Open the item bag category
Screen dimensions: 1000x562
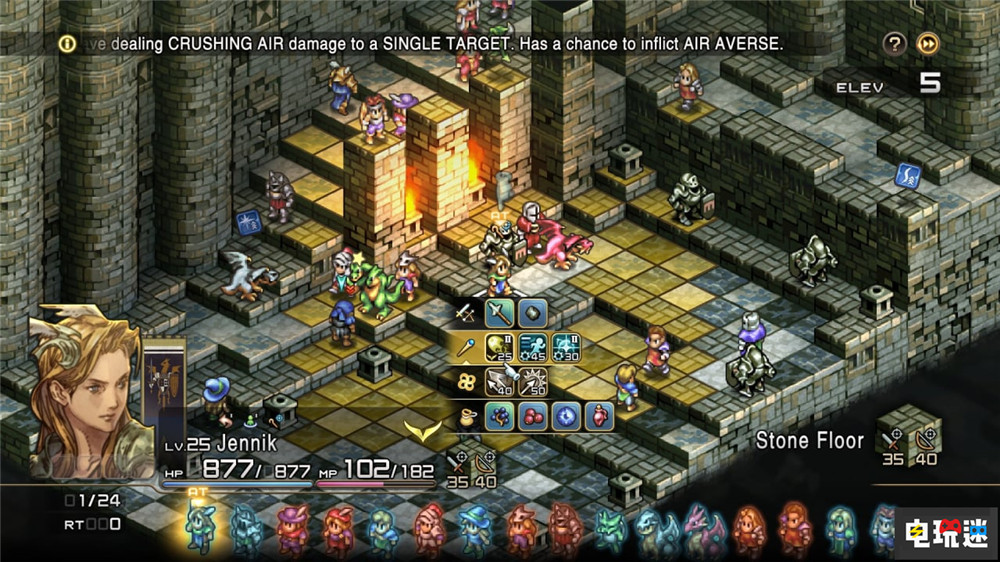[x=465, y=416]
